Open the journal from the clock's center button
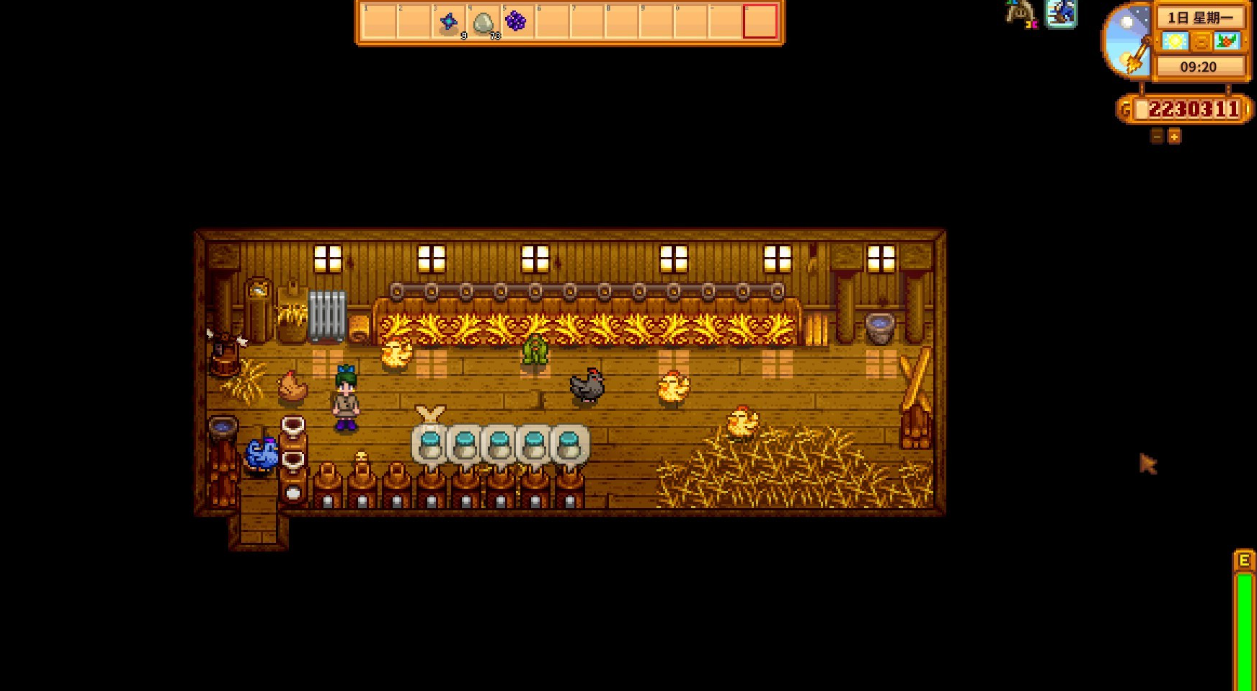 coord(1200,42)
